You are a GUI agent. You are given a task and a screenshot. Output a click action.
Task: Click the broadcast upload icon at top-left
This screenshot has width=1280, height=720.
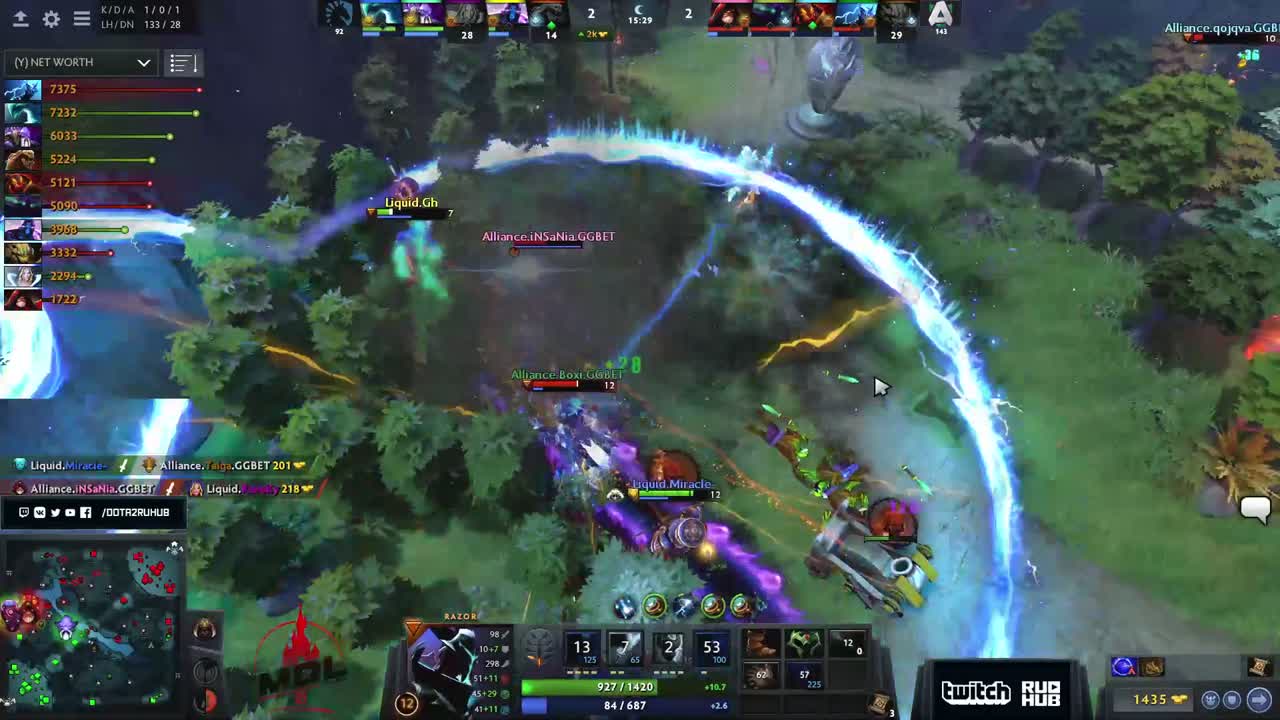[22, 19]
